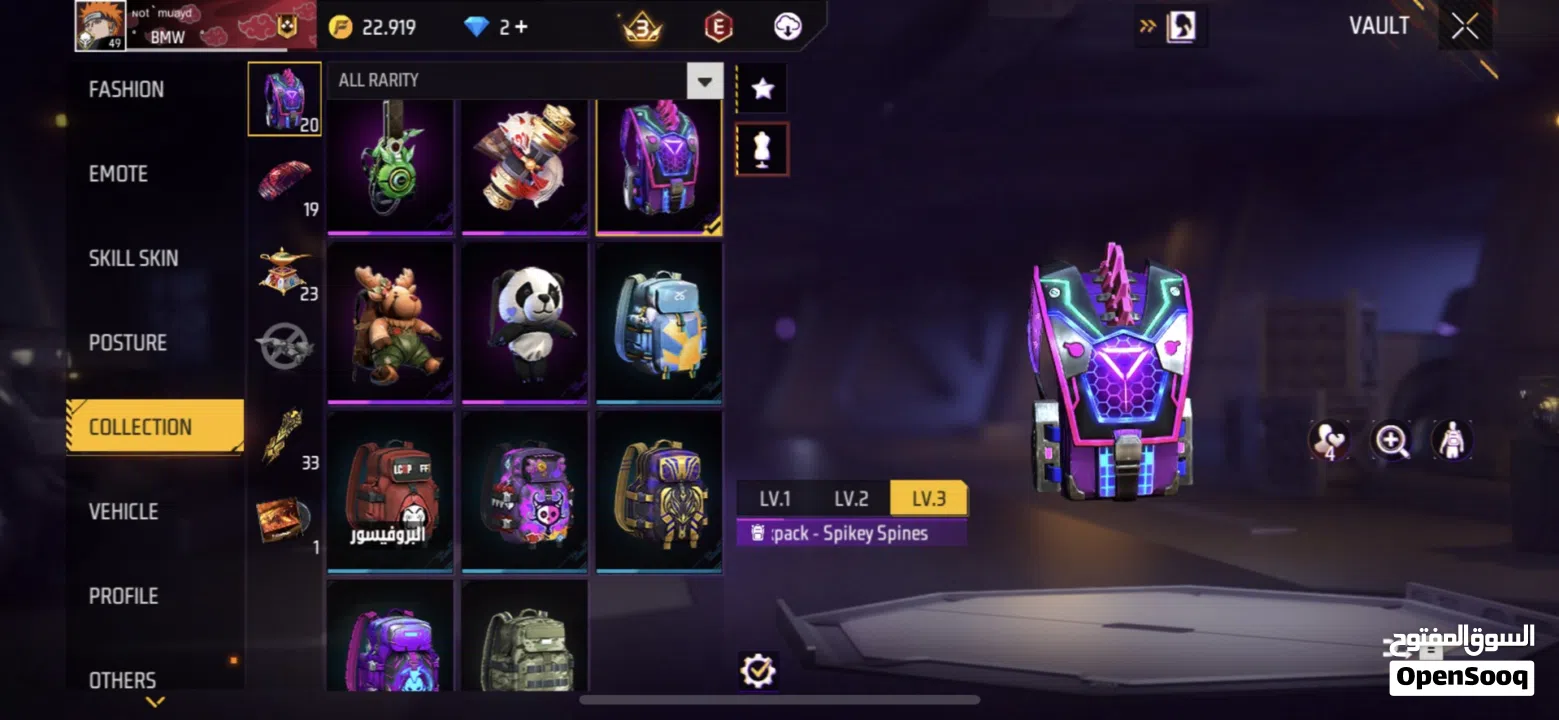This screenshot has height=720, width=1559.
Task: Click the cloud download icon in top bar
Action: [786, 25]
